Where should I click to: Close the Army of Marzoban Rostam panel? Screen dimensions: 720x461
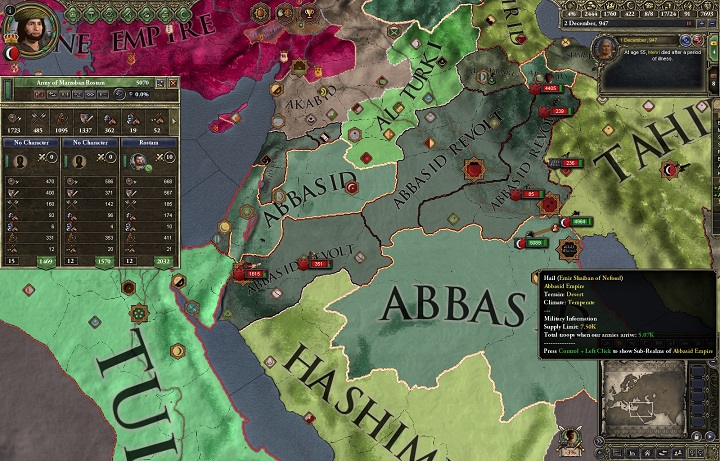[x=172, y=82]
